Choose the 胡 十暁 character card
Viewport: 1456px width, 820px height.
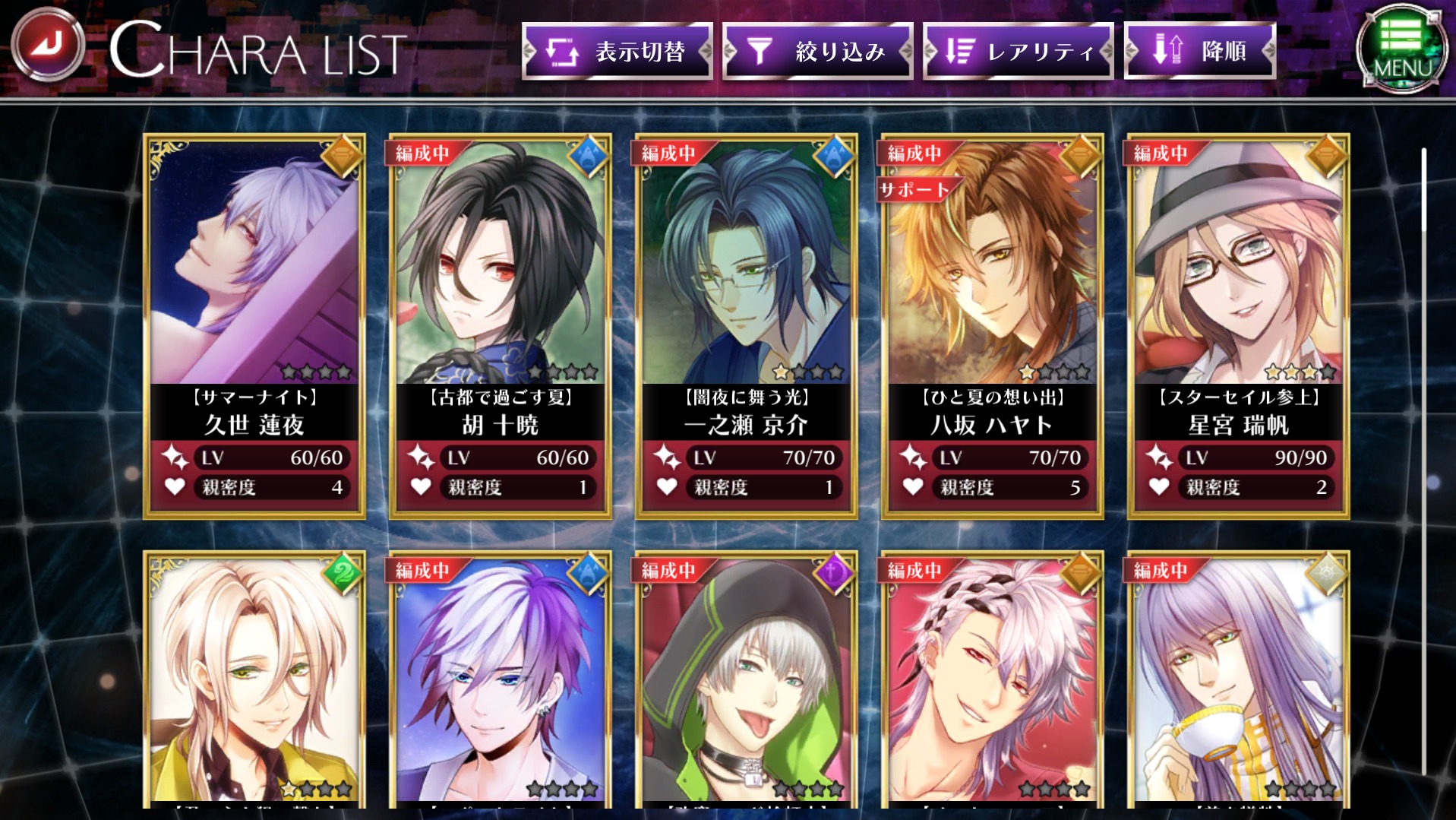click(501, 326)
